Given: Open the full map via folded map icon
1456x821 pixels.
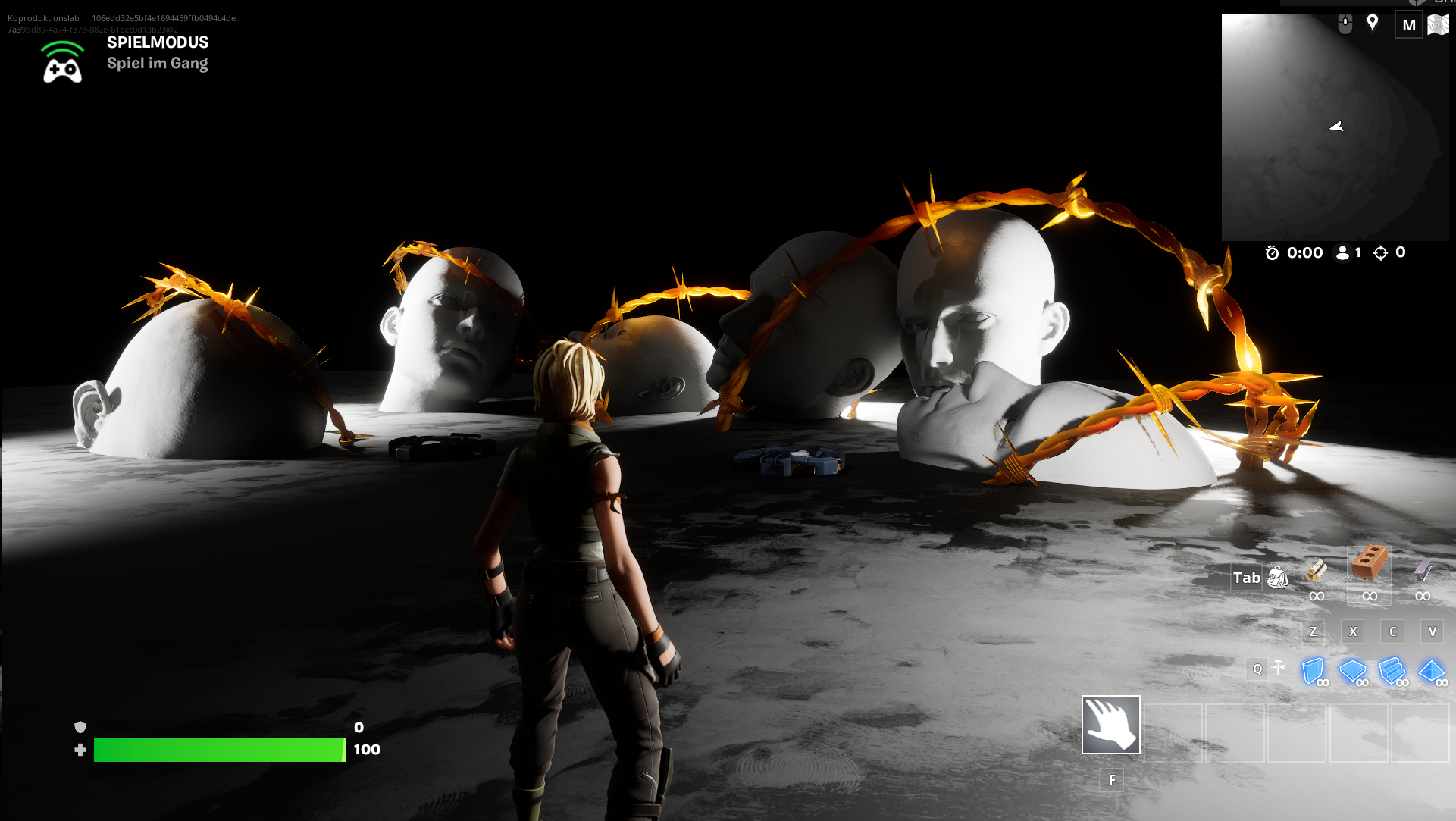Looking at the screenshot, I should point(1438,25).
